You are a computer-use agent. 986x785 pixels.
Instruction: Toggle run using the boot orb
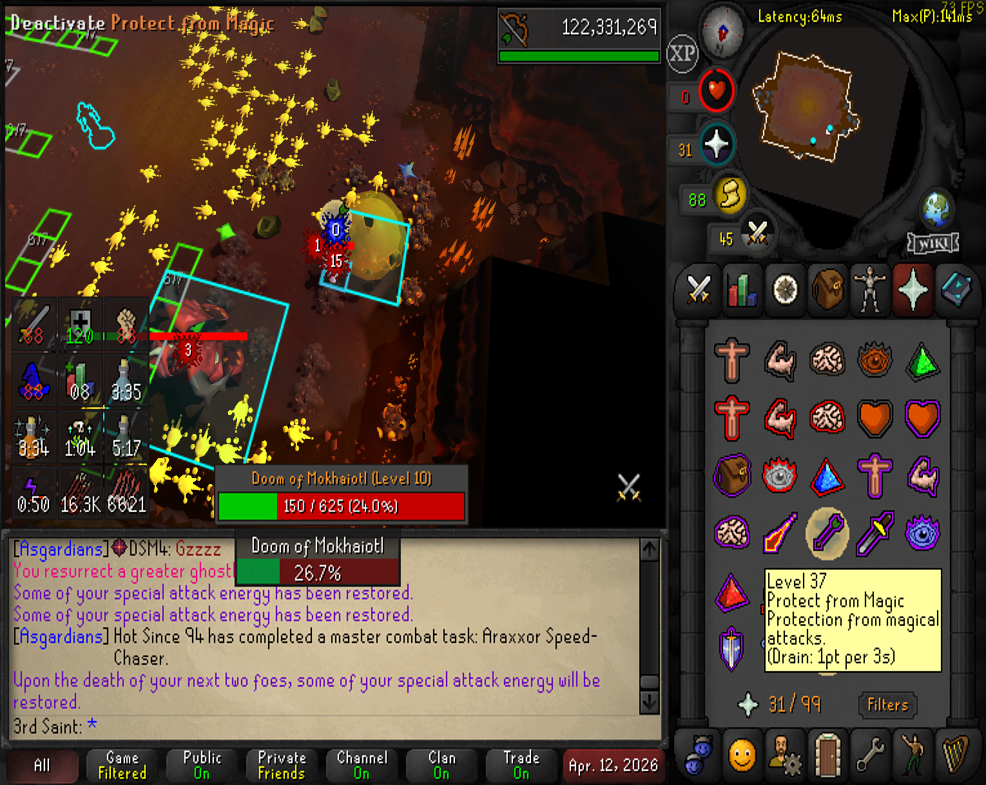pyautogui.click(x=730, y=197)
